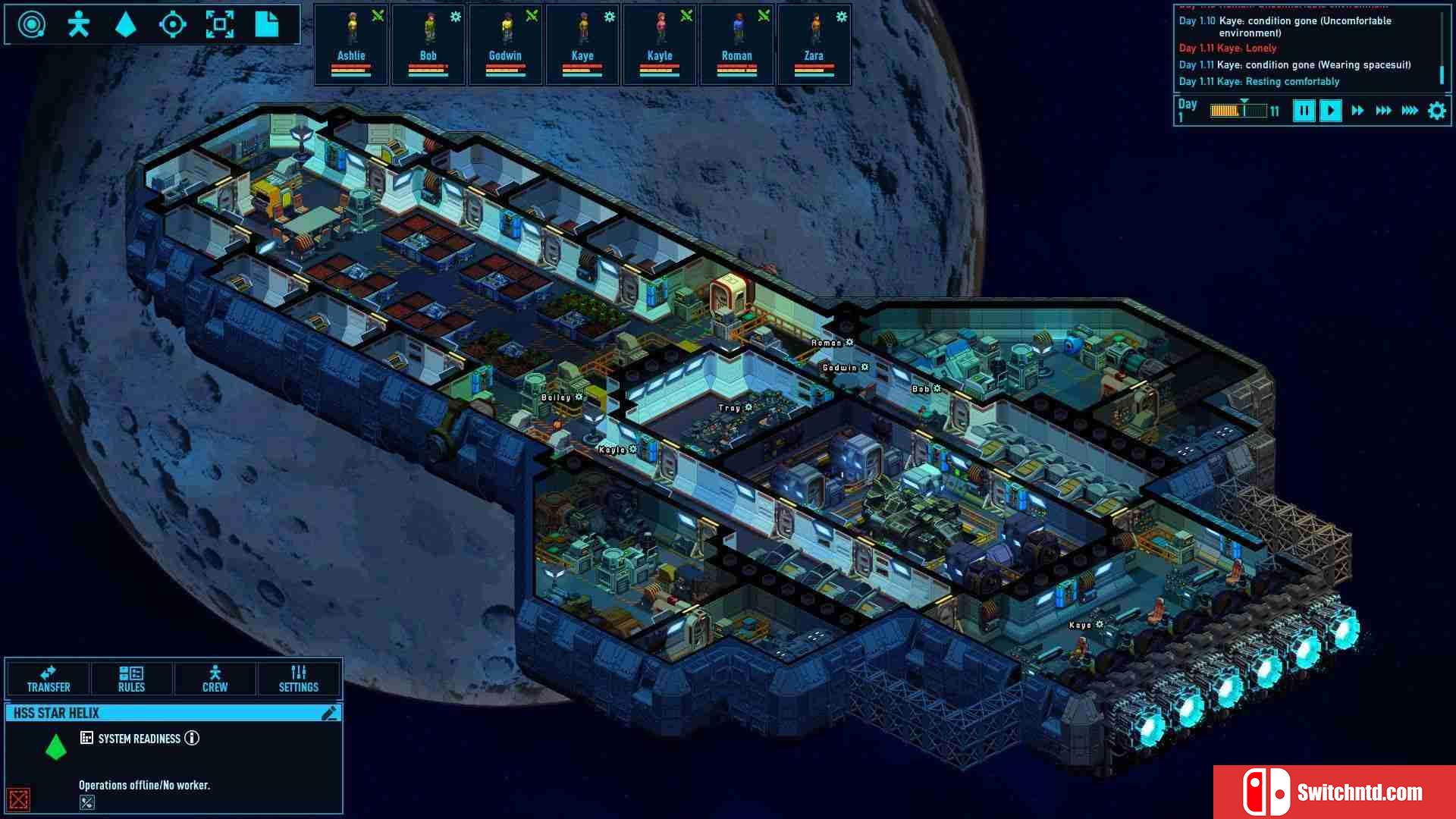
Task: Open the Crew panel
Action: tap(215, 679)
